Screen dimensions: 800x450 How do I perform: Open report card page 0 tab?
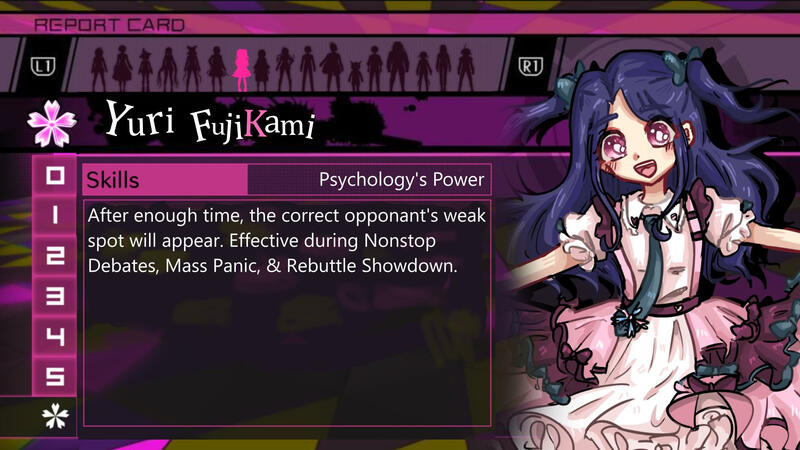tap(56, 177)
